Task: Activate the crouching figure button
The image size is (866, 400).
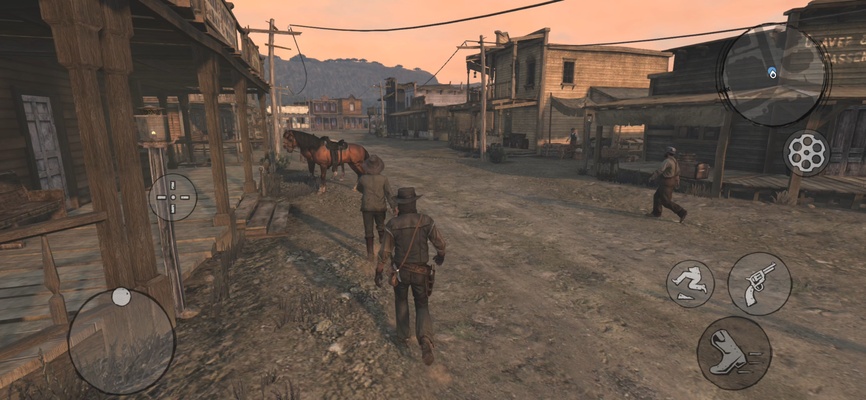Action: [x=690, y=284]
